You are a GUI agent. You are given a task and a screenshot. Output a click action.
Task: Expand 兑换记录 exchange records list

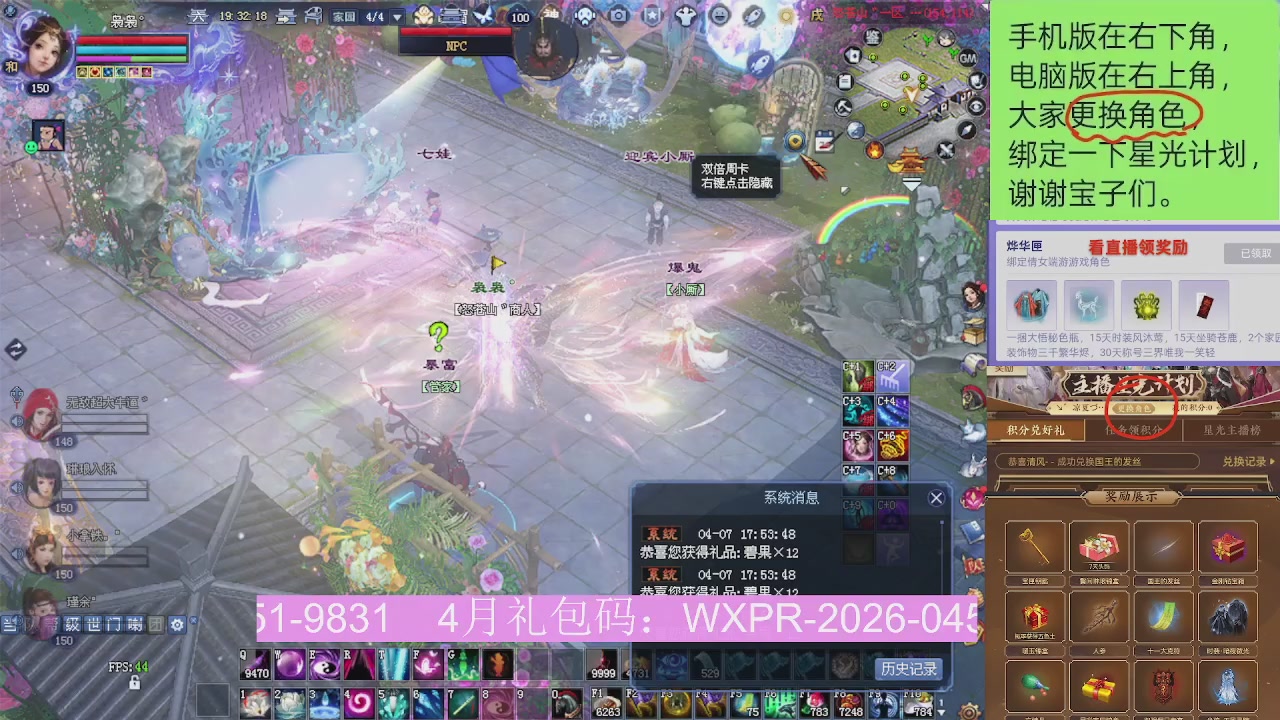click(1245, 461)
